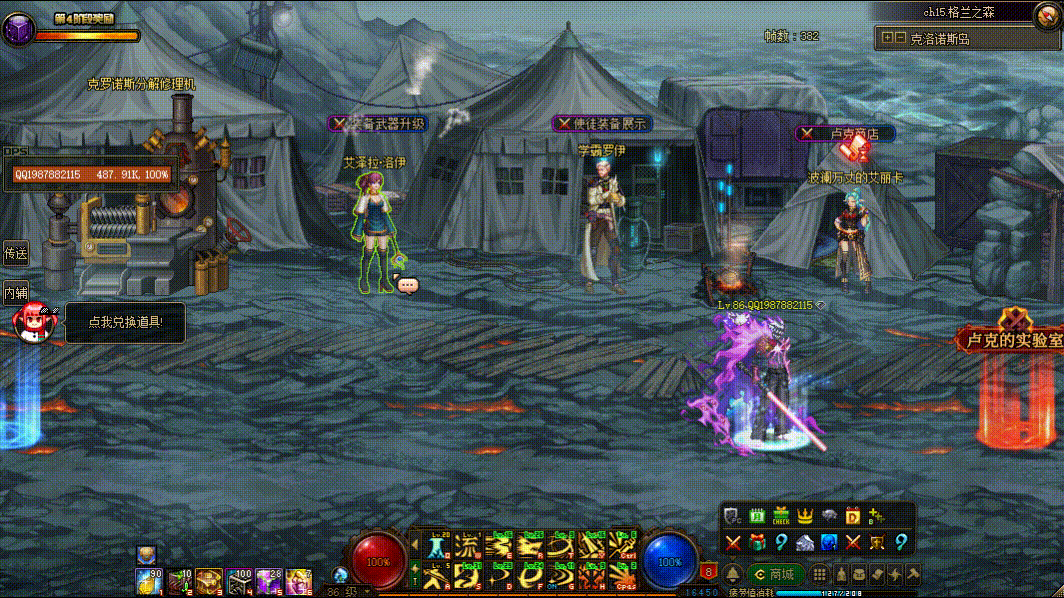Click the green CHECK gift box icon
Screen dimensions: 1064x598
[781, 516]
